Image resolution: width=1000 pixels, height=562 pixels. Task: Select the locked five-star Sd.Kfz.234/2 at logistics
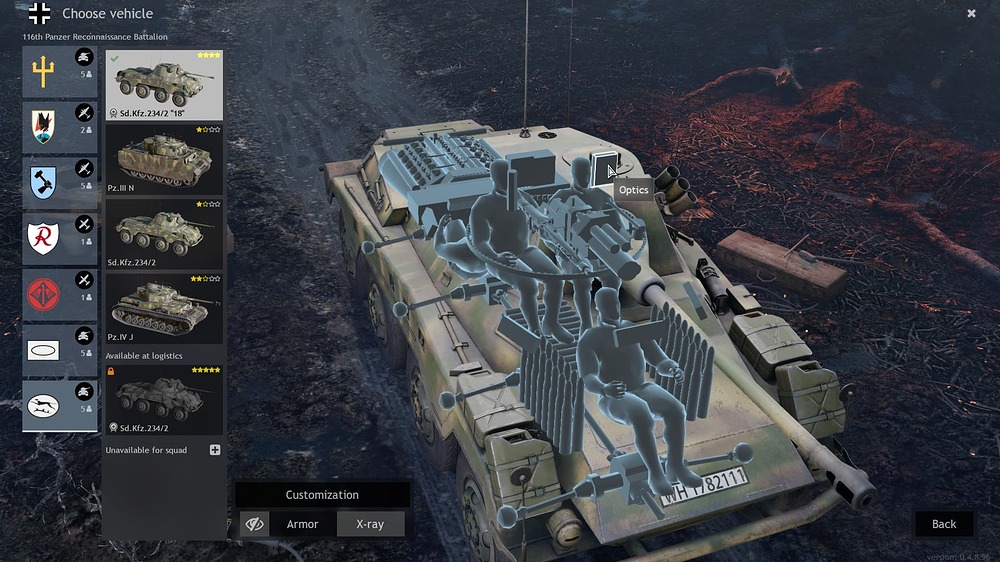pyautogui.click(x=164, y=400)
